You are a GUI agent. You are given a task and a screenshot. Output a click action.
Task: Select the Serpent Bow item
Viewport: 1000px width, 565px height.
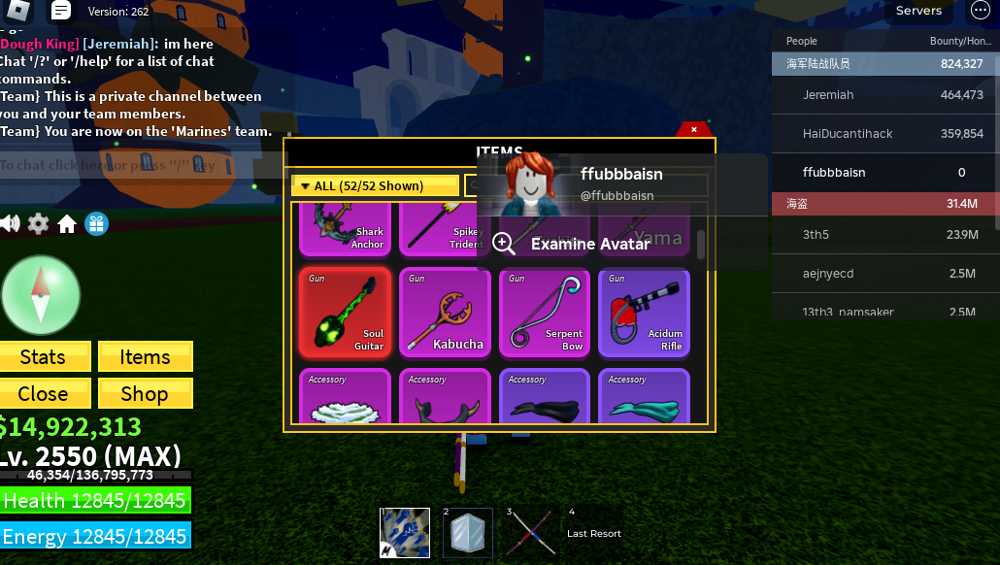tap(545, 312)
